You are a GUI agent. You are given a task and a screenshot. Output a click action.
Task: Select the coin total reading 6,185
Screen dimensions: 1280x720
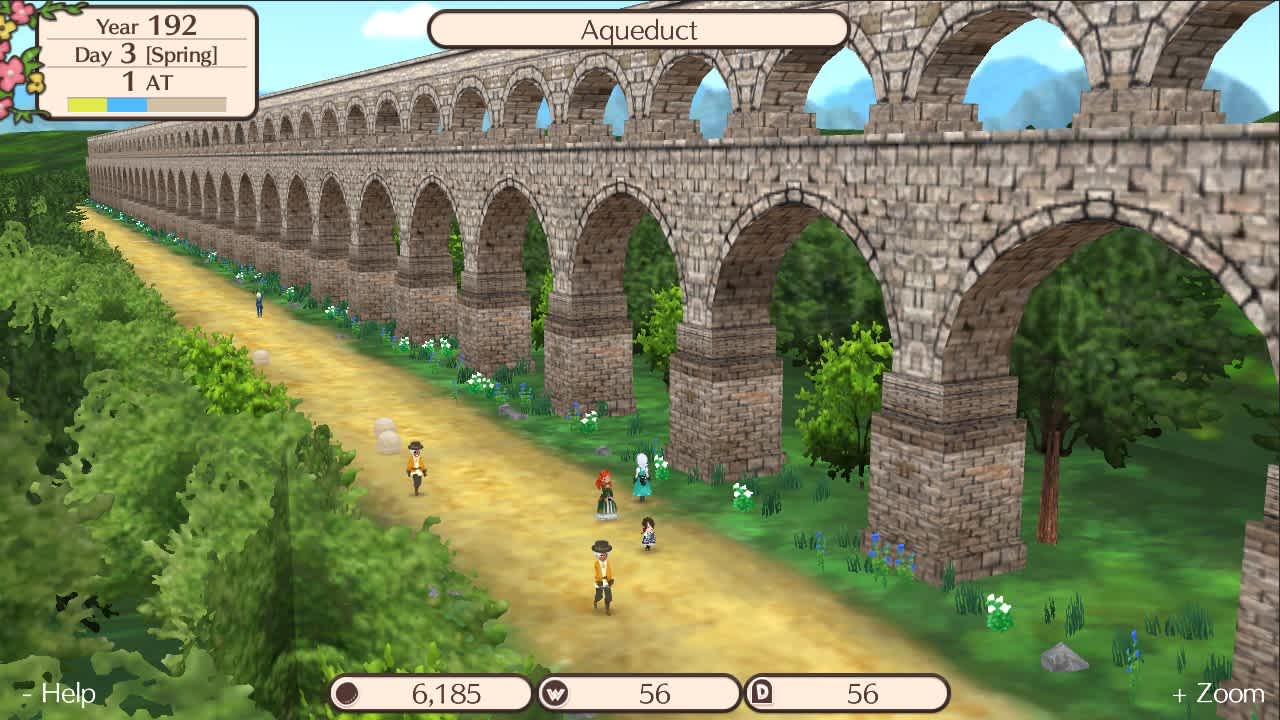[445, 692]
